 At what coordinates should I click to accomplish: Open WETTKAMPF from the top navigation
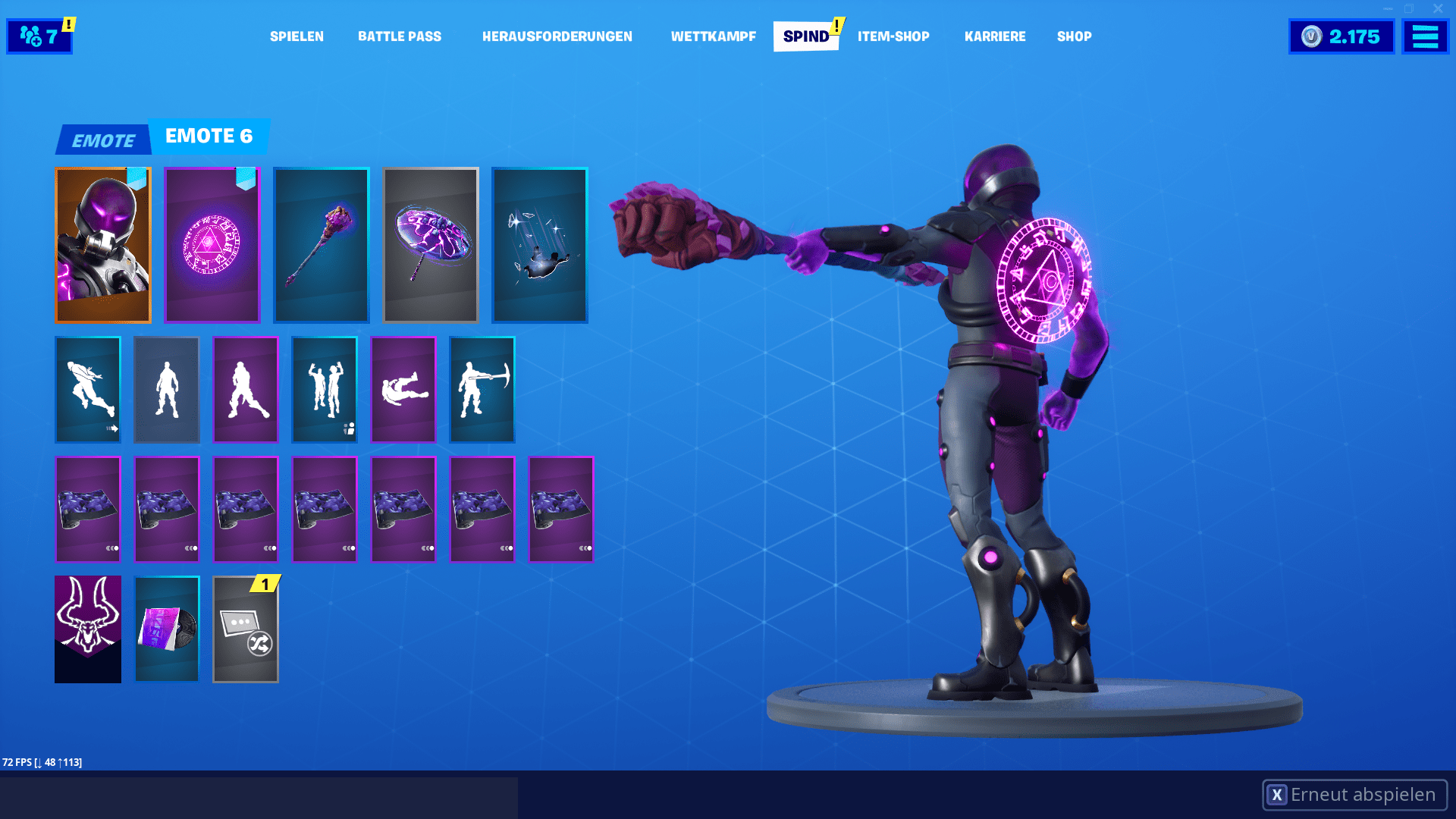712,36
